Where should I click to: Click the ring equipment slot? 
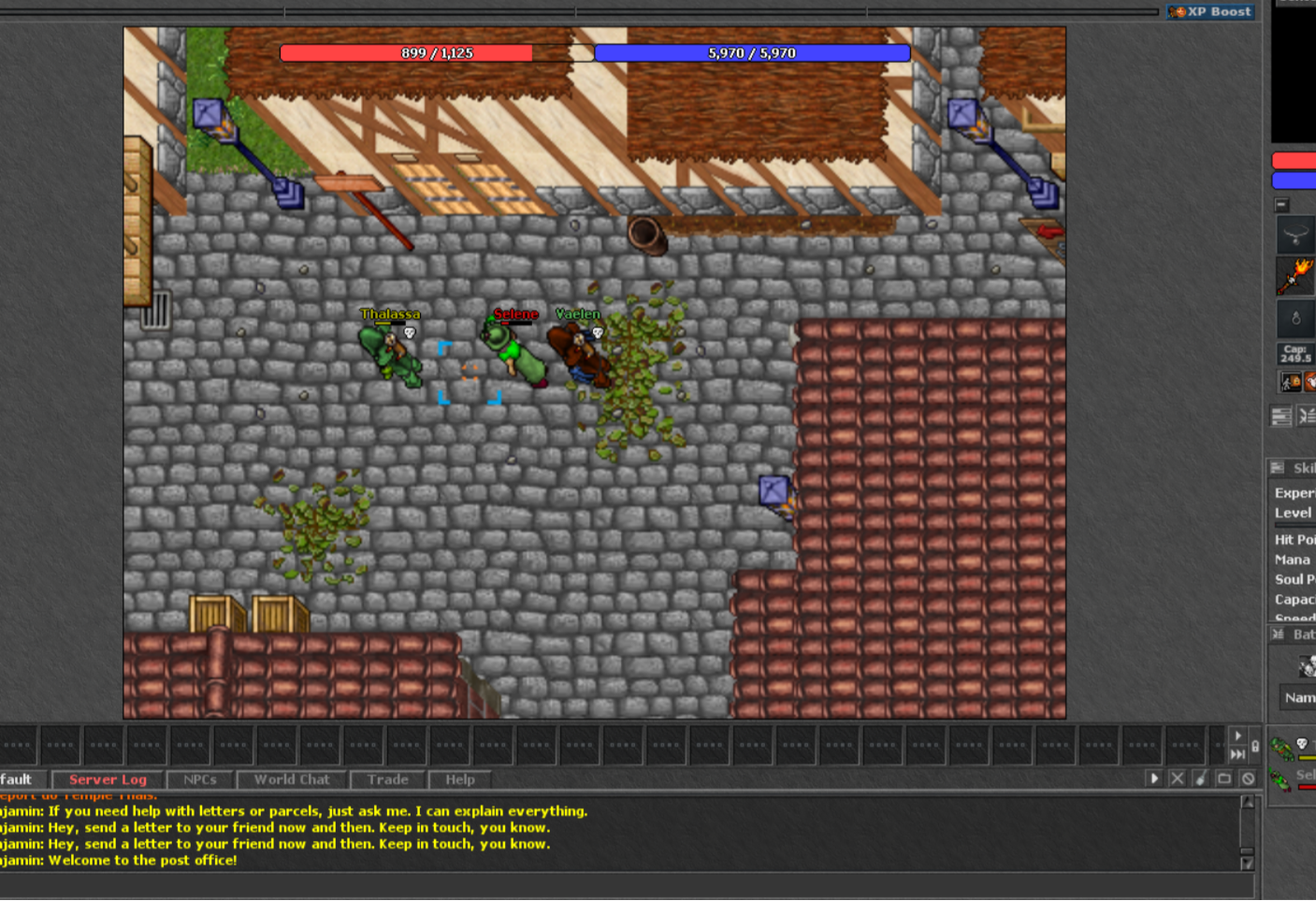(1295, 319)
